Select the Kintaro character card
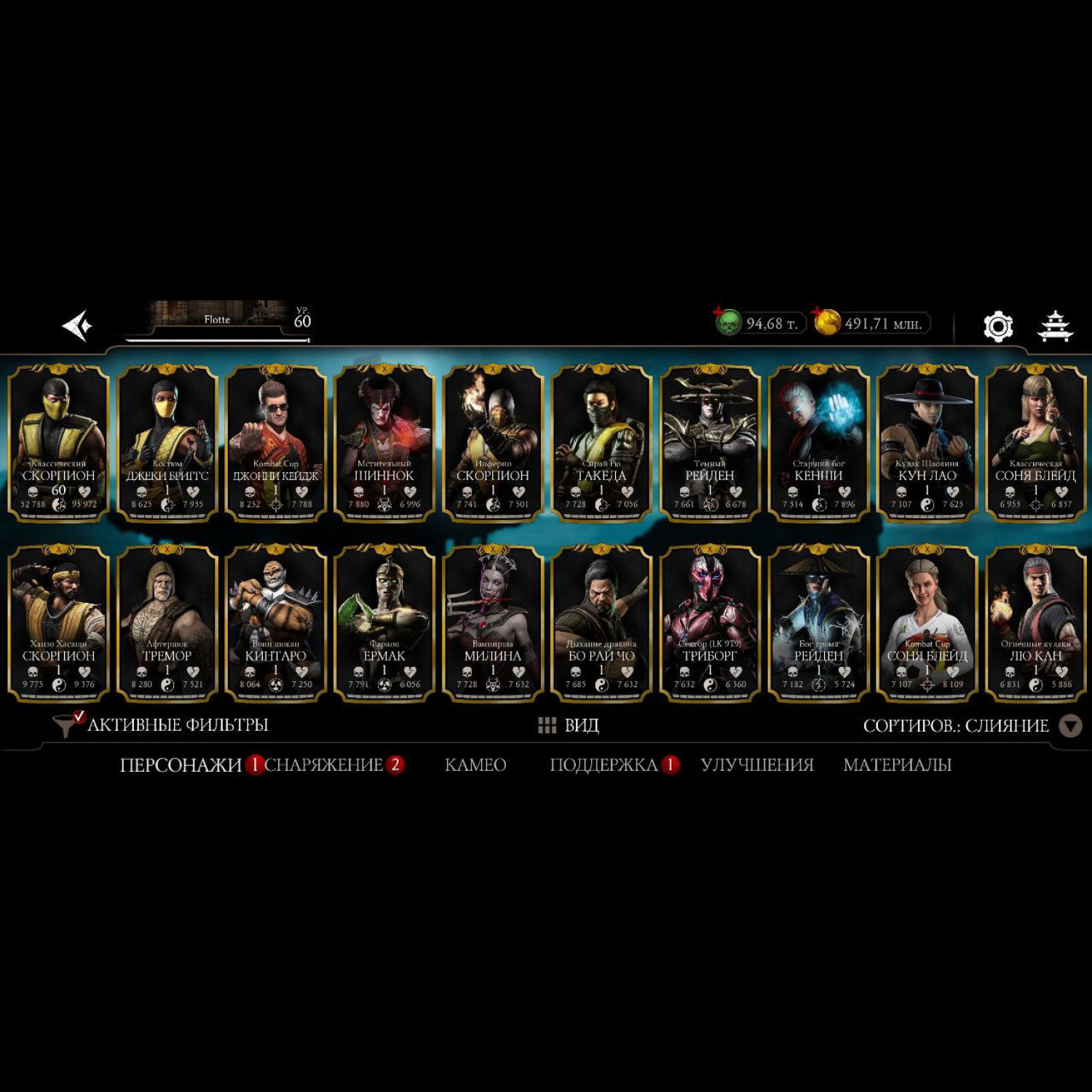Image resolution: width=1092 pixels, height=1092 pixels. click(276, 623)
